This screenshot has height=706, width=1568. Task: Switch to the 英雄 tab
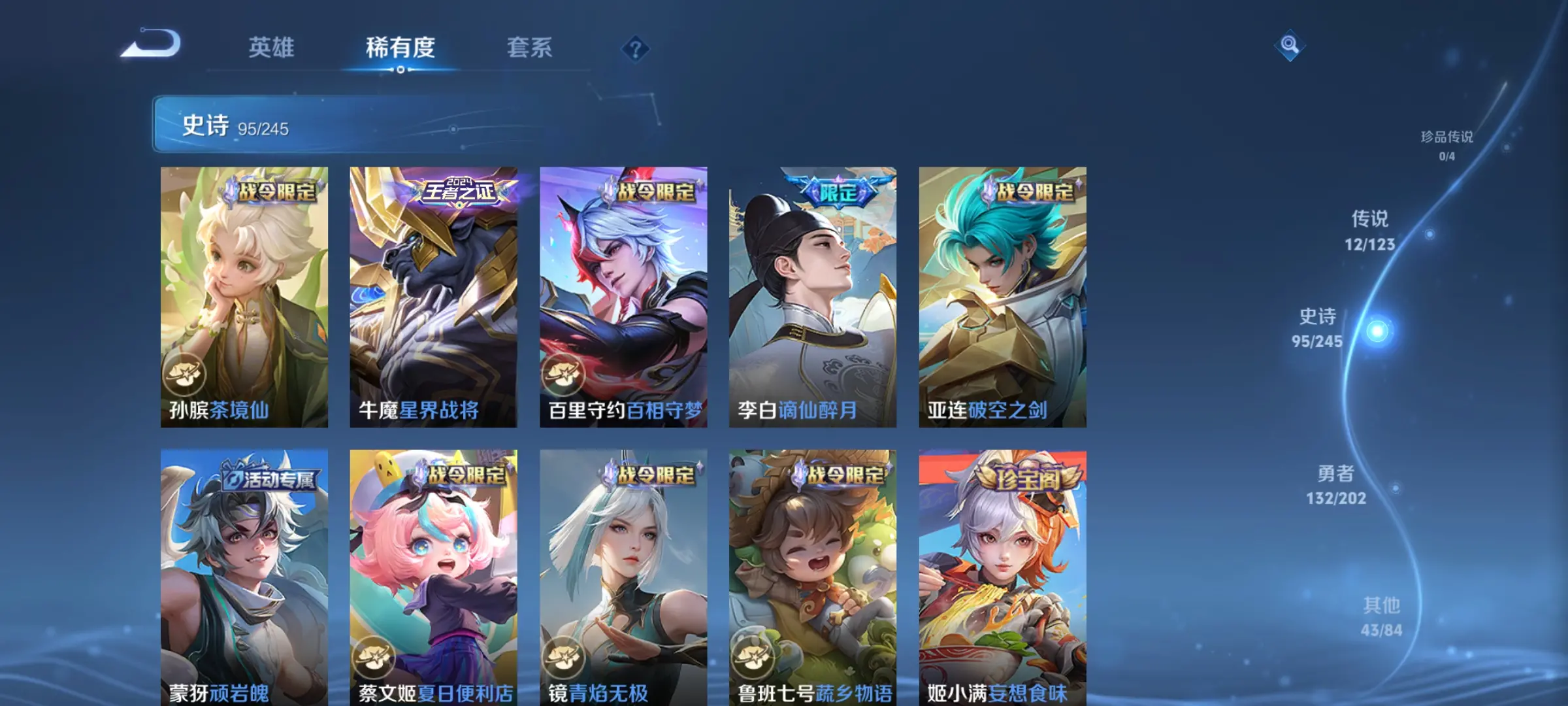pos(271,48)
